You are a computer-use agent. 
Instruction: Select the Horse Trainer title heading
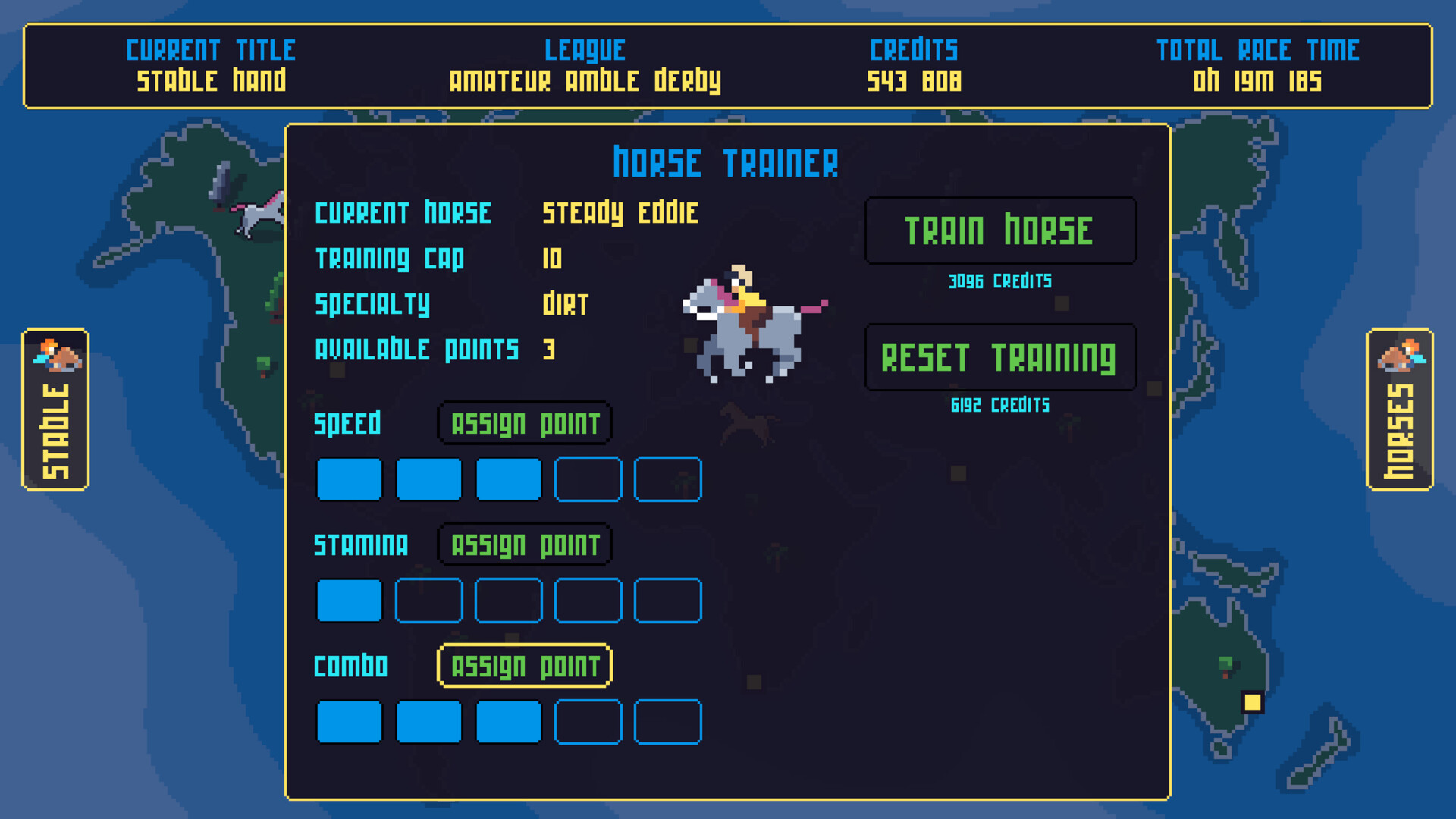[x=726, y=162]
